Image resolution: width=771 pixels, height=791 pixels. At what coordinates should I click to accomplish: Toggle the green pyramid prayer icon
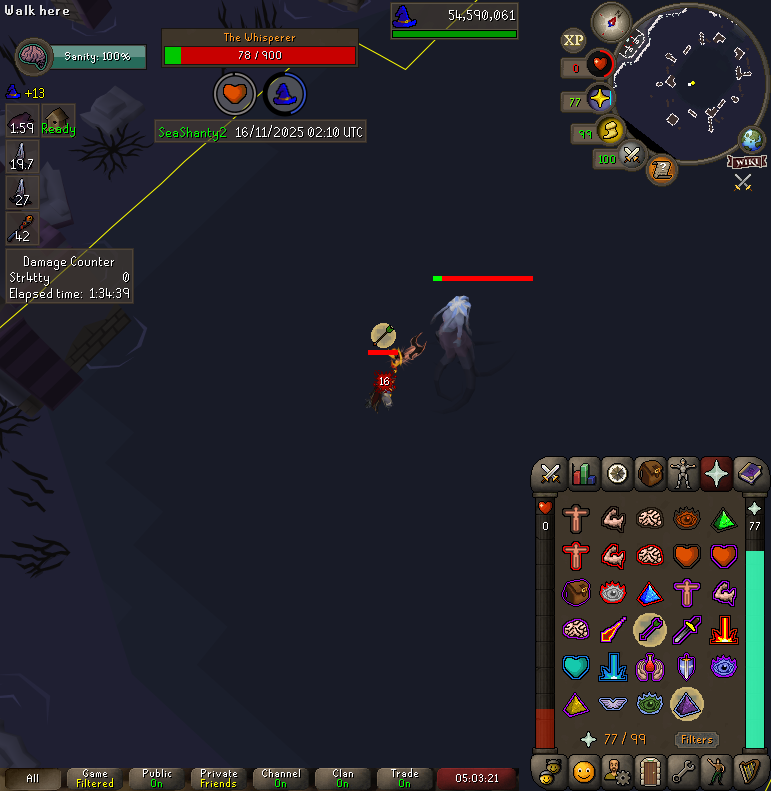[723, 518]
